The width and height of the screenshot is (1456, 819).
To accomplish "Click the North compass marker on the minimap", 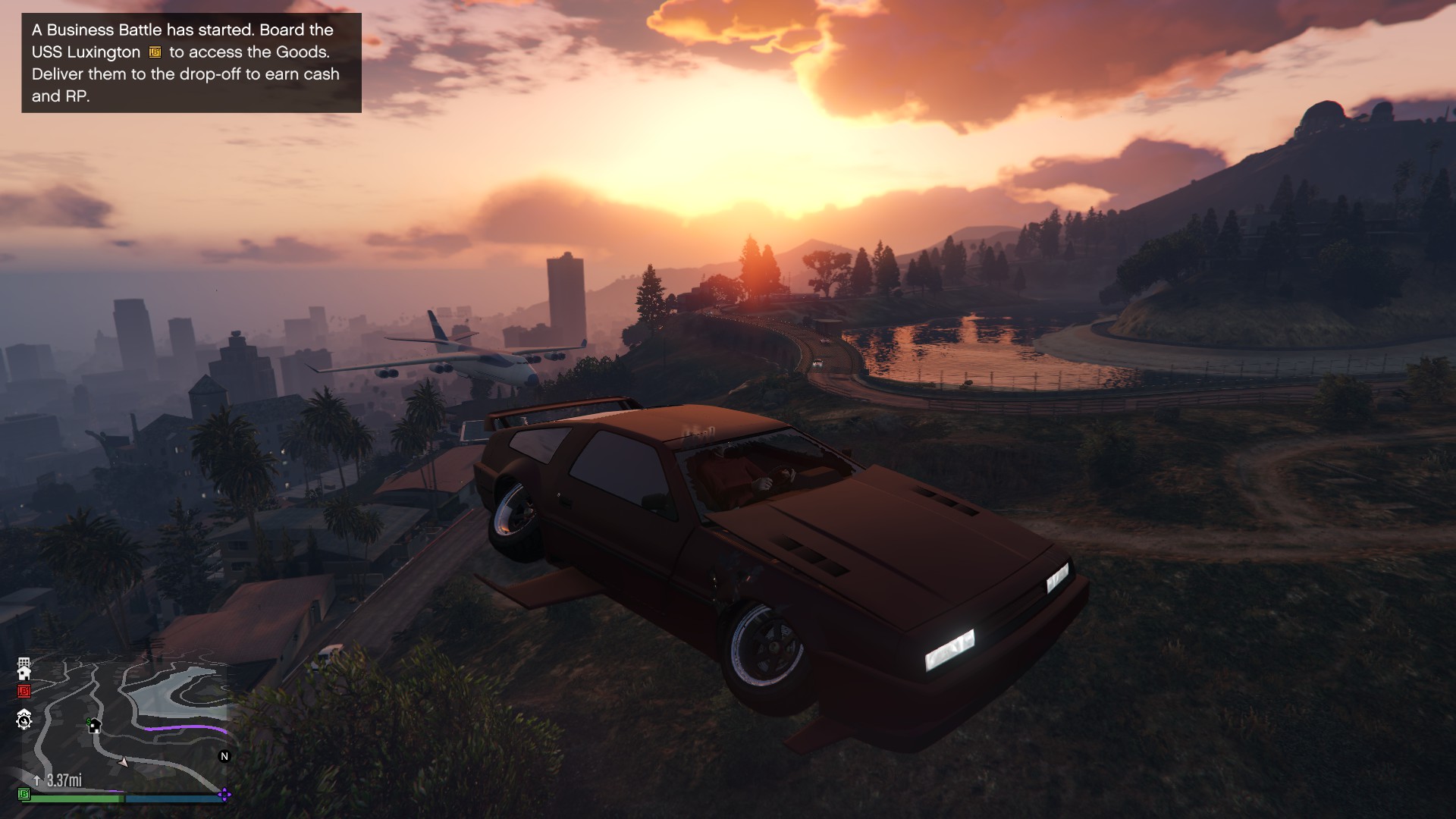I will (x=224, y=756).
